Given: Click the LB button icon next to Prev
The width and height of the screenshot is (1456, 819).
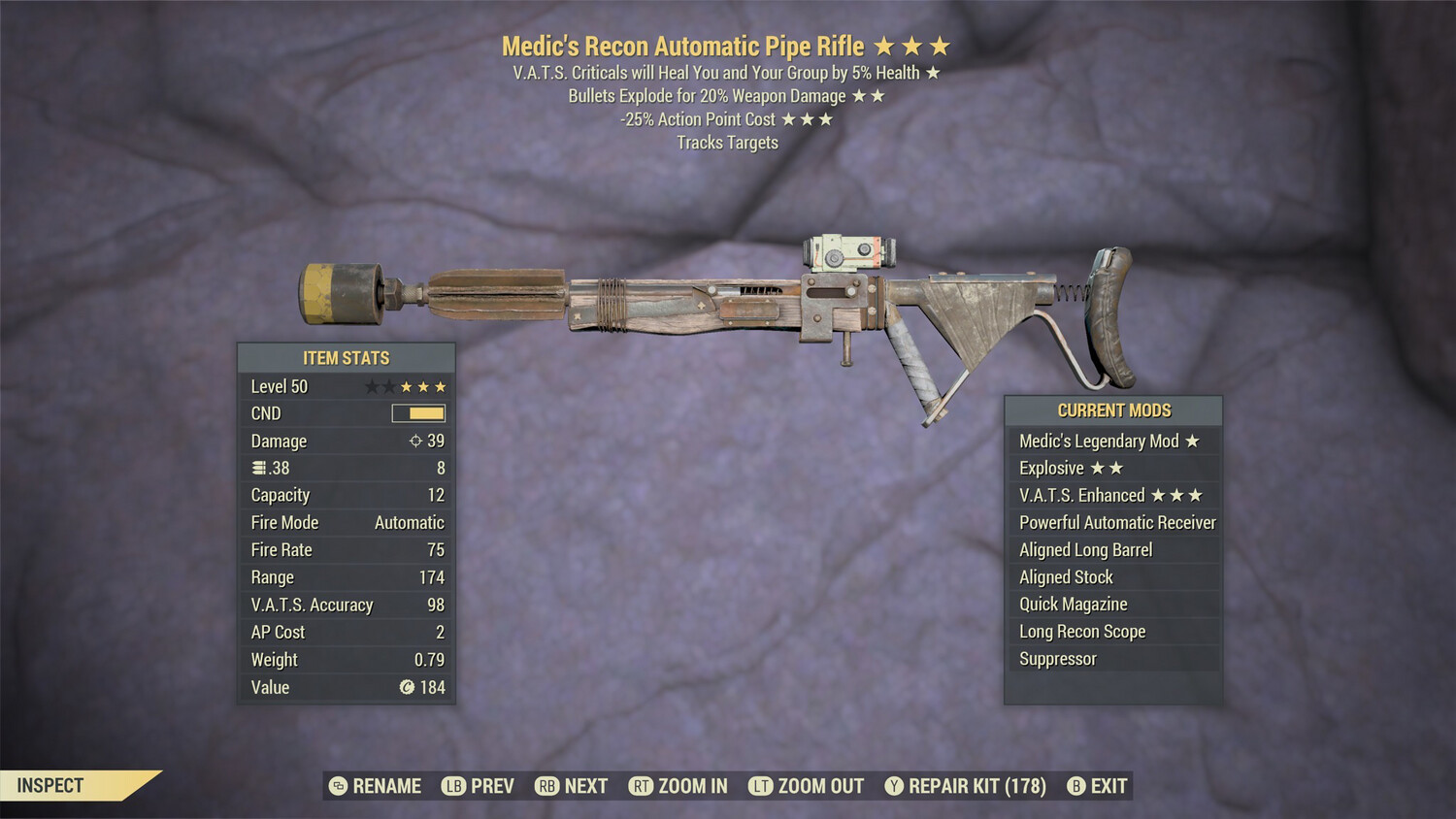Looking at the screenshot, I should point(452,786).
